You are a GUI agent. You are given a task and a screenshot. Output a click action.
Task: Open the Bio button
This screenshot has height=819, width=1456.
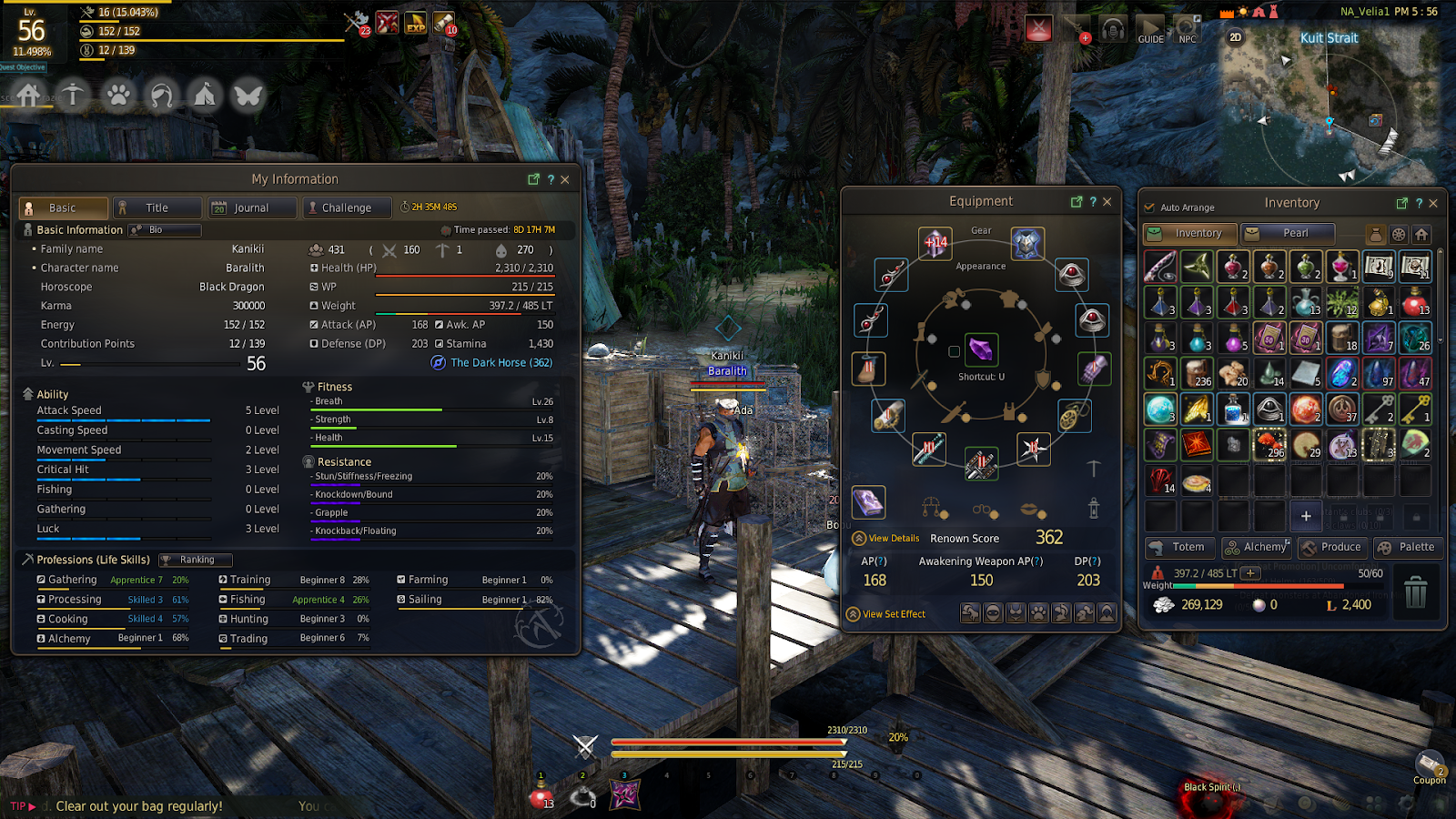click(x=164, y=230)
